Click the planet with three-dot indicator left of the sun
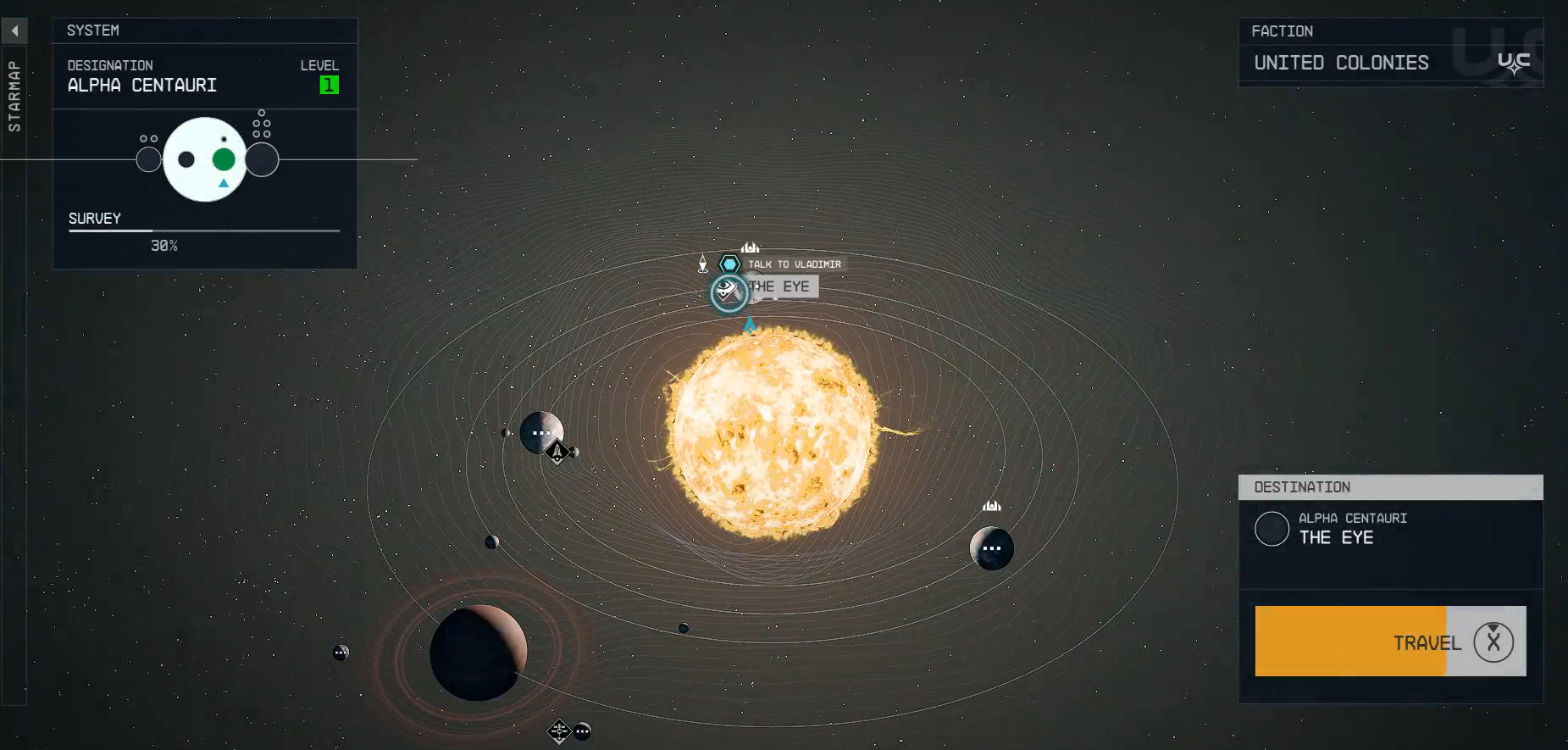The height and width of the screenshot is (750, 1568). 542,433
